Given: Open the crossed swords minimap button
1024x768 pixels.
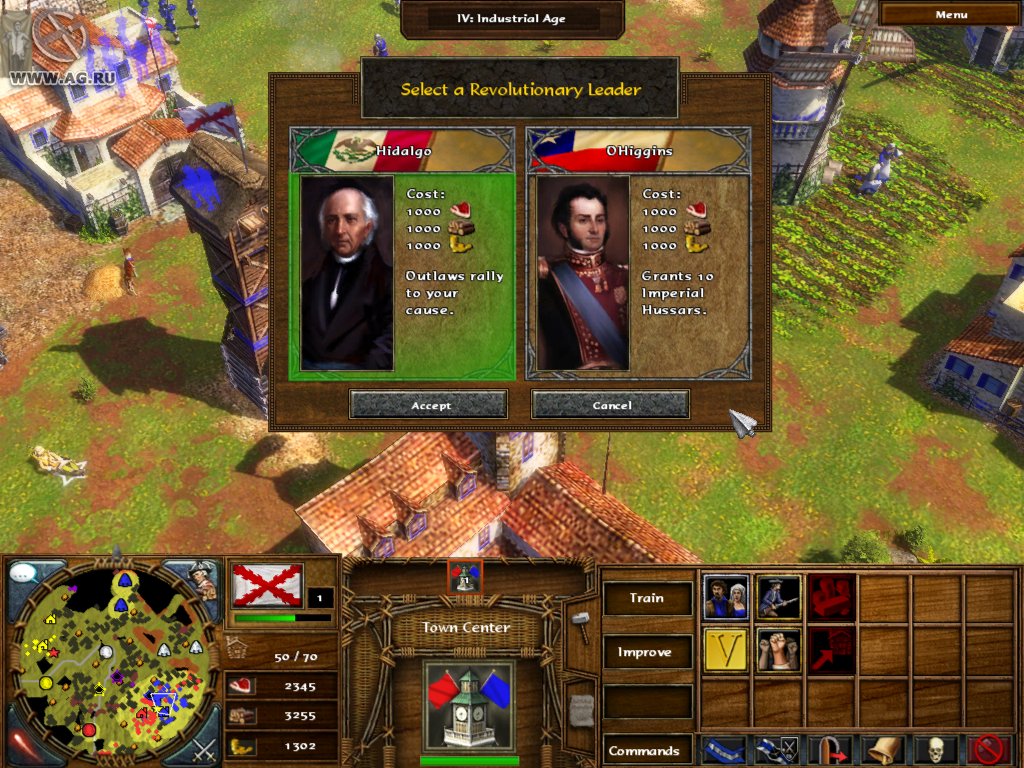Looking at the screenshot, I should point(203,746).
